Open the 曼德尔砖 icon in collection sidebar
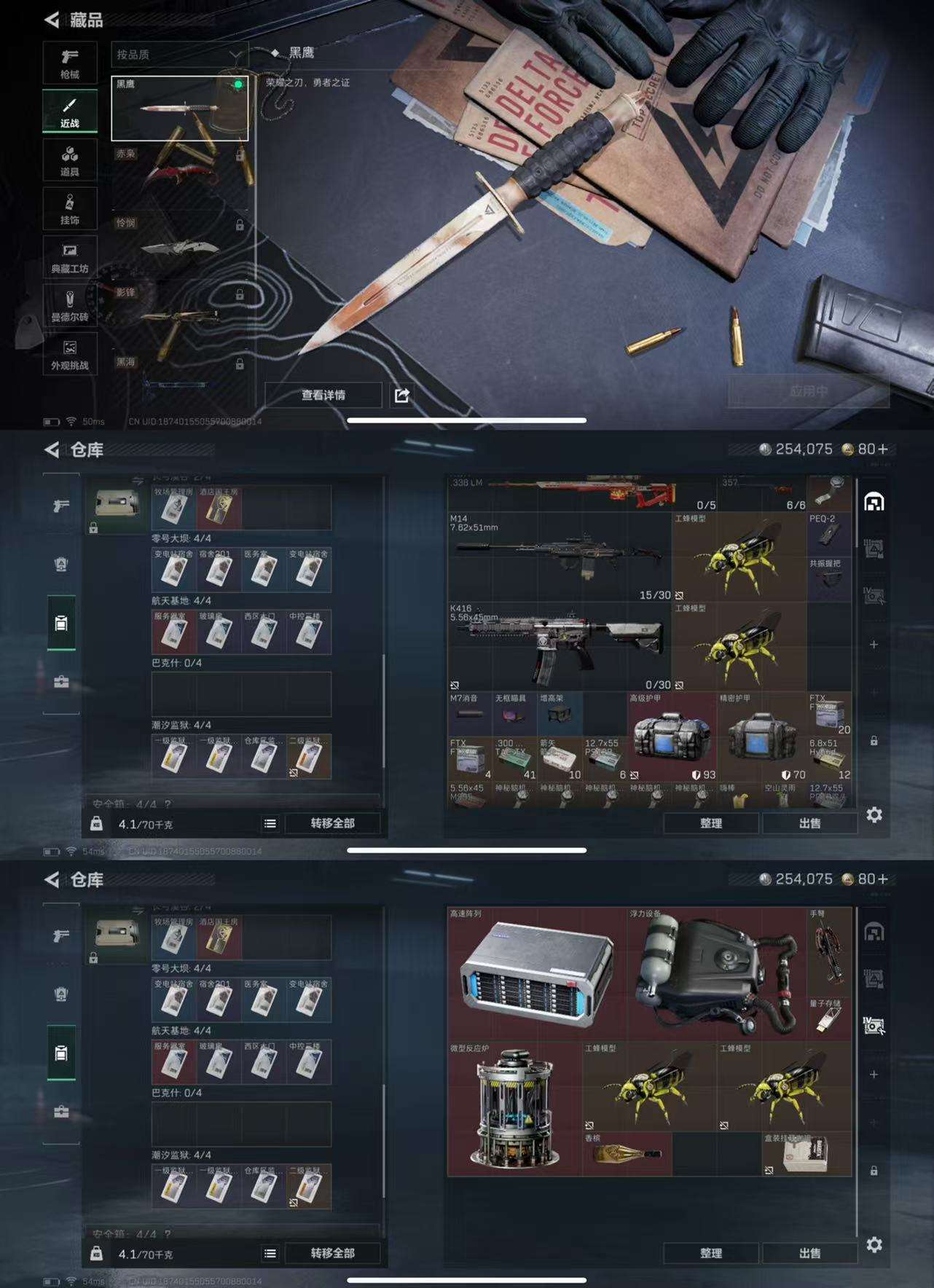Viewport: 934px width, 1288px height. point(69,306)
